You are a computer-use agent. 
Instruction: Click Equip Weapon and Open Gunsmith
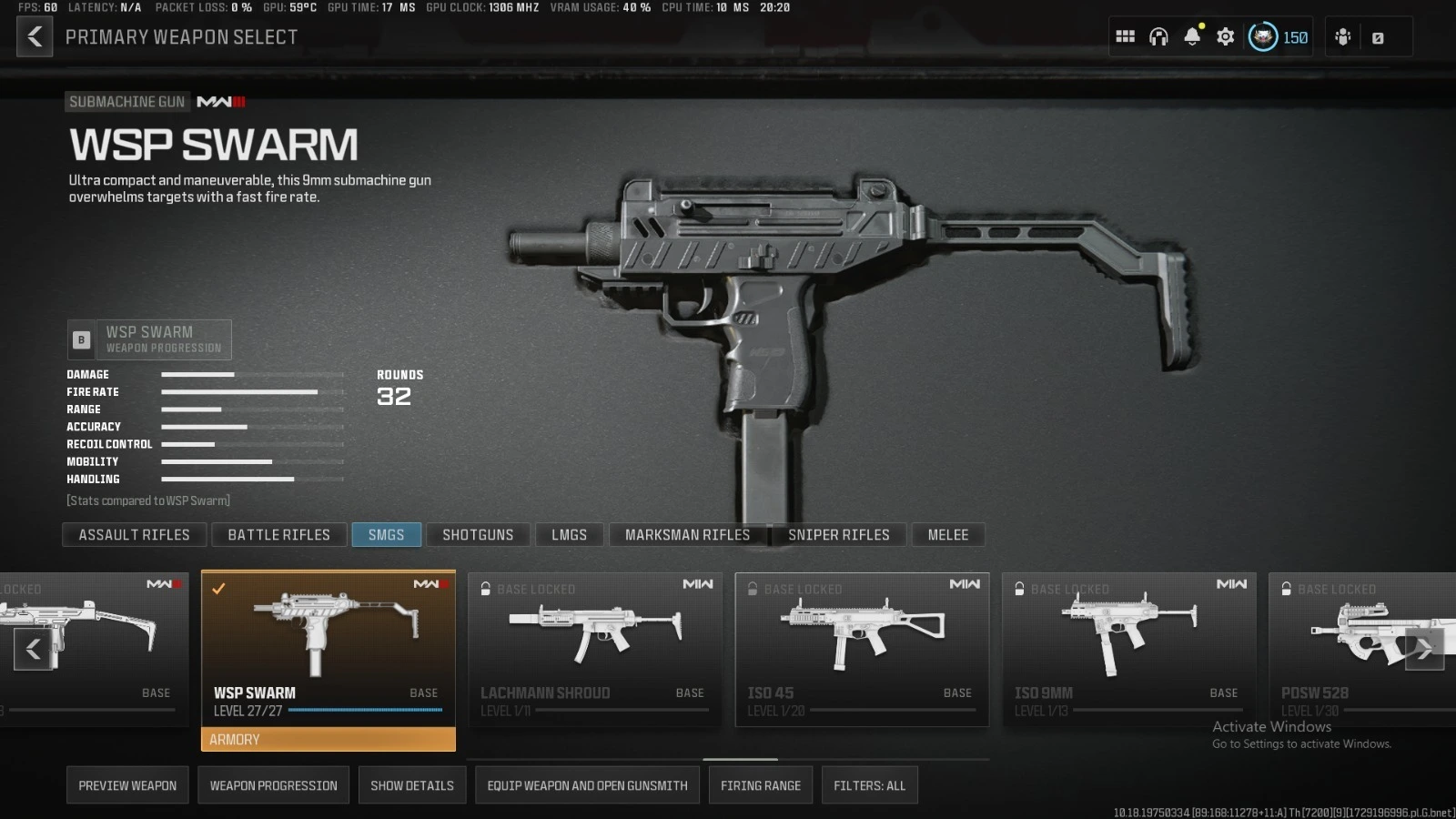tap(587, 784)
